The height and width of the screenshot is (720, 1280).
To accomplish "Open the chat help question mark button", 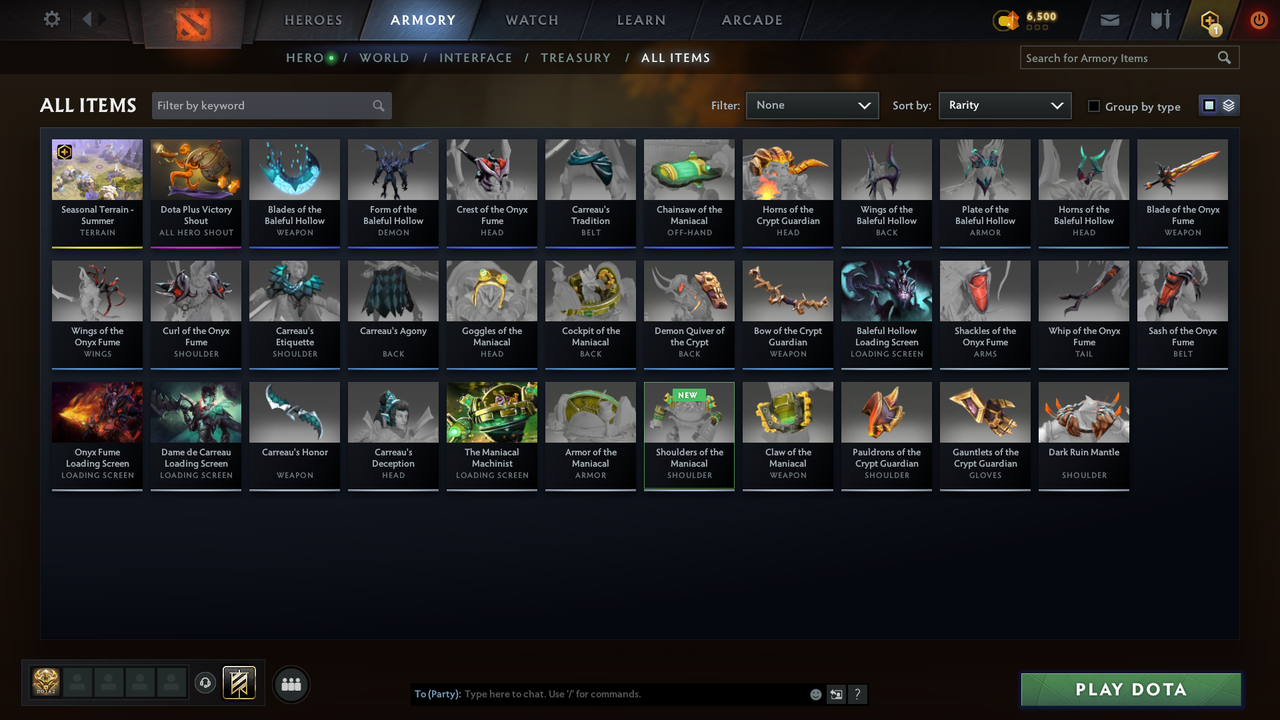I will [857, 693].
